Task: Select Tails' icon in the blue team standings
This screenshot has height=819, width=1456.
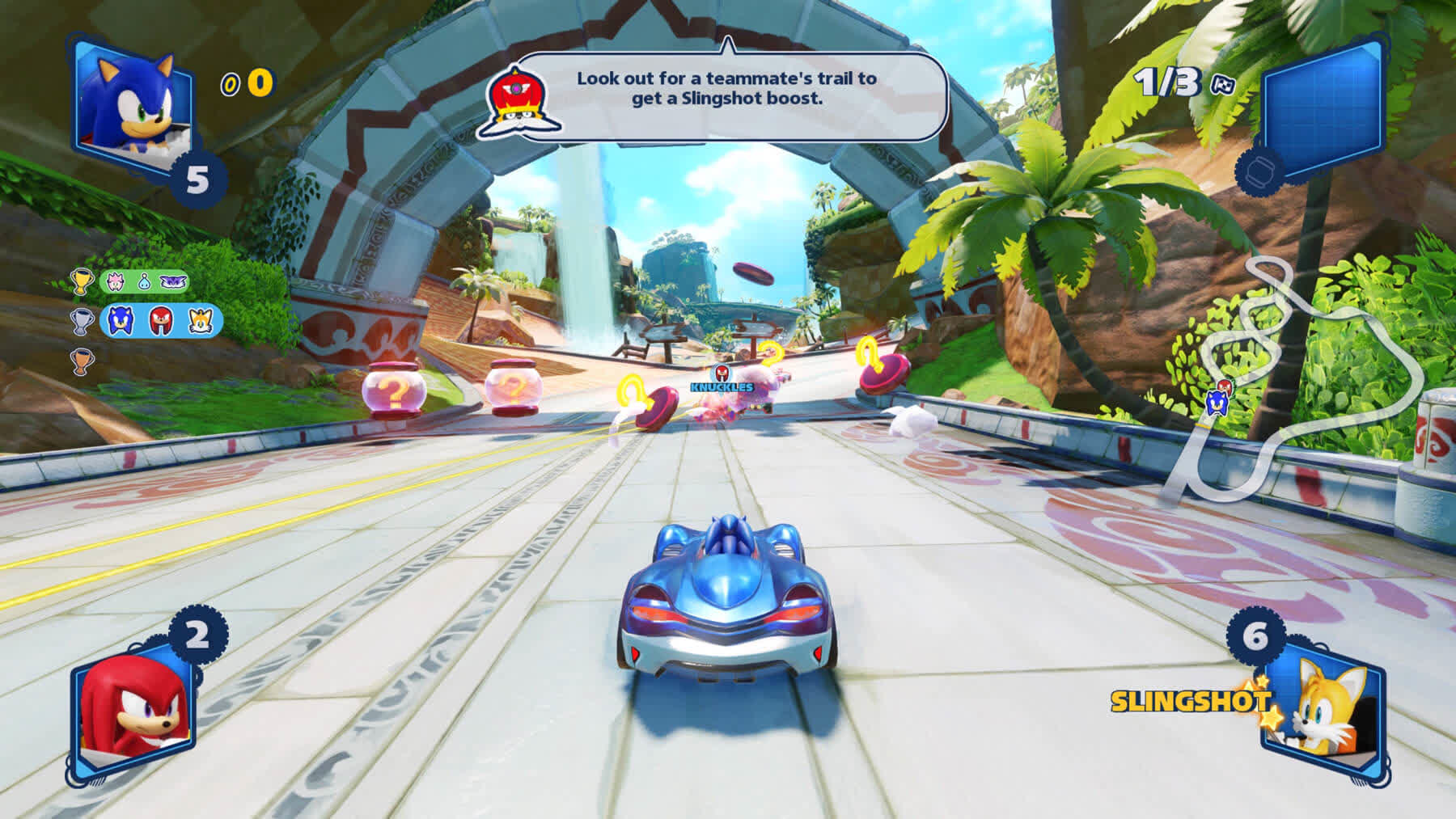Action: (x=200, y=321)
